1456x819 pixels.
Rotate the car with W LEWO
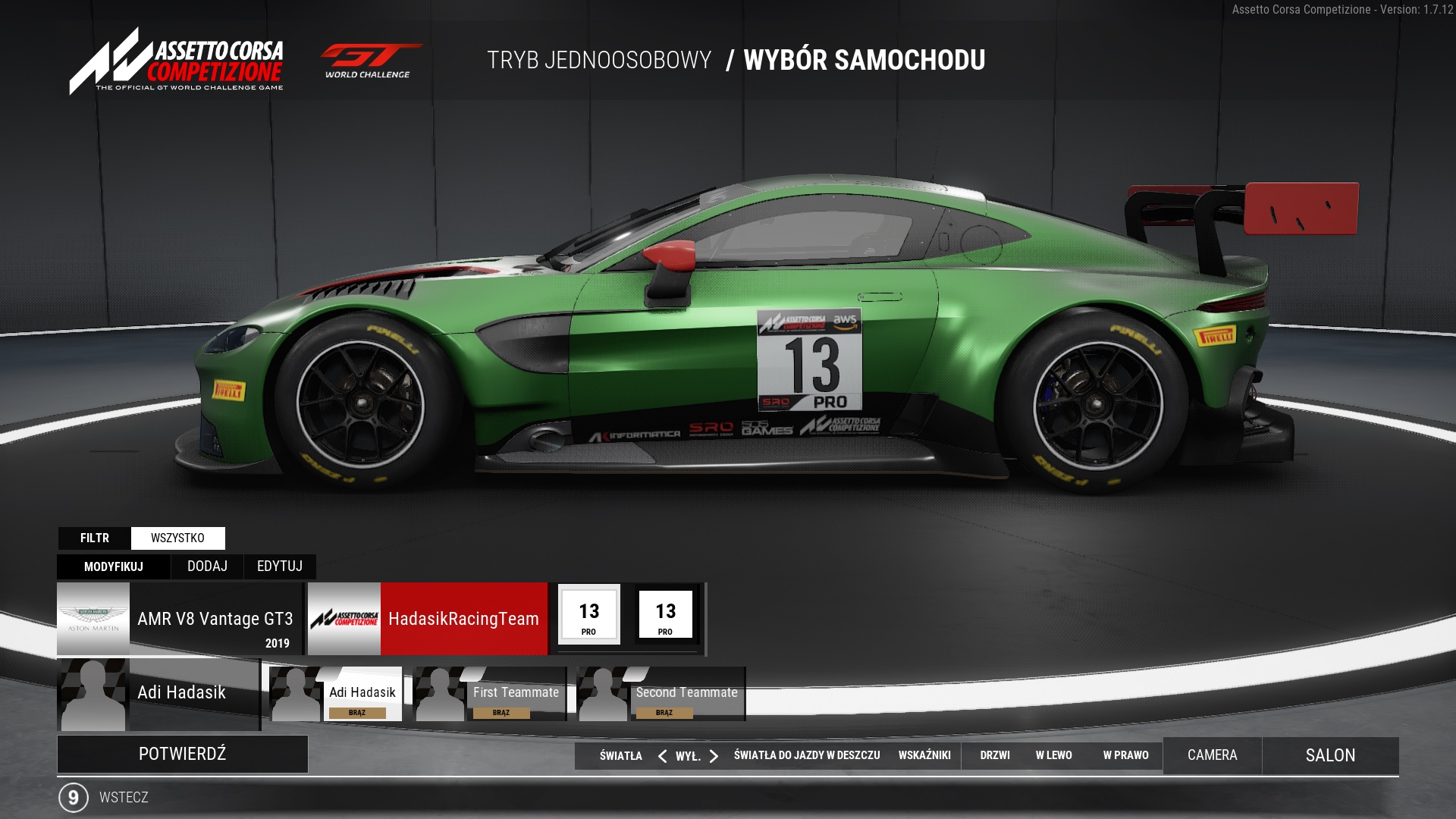pyautogui.click(x=1053, y=755)
